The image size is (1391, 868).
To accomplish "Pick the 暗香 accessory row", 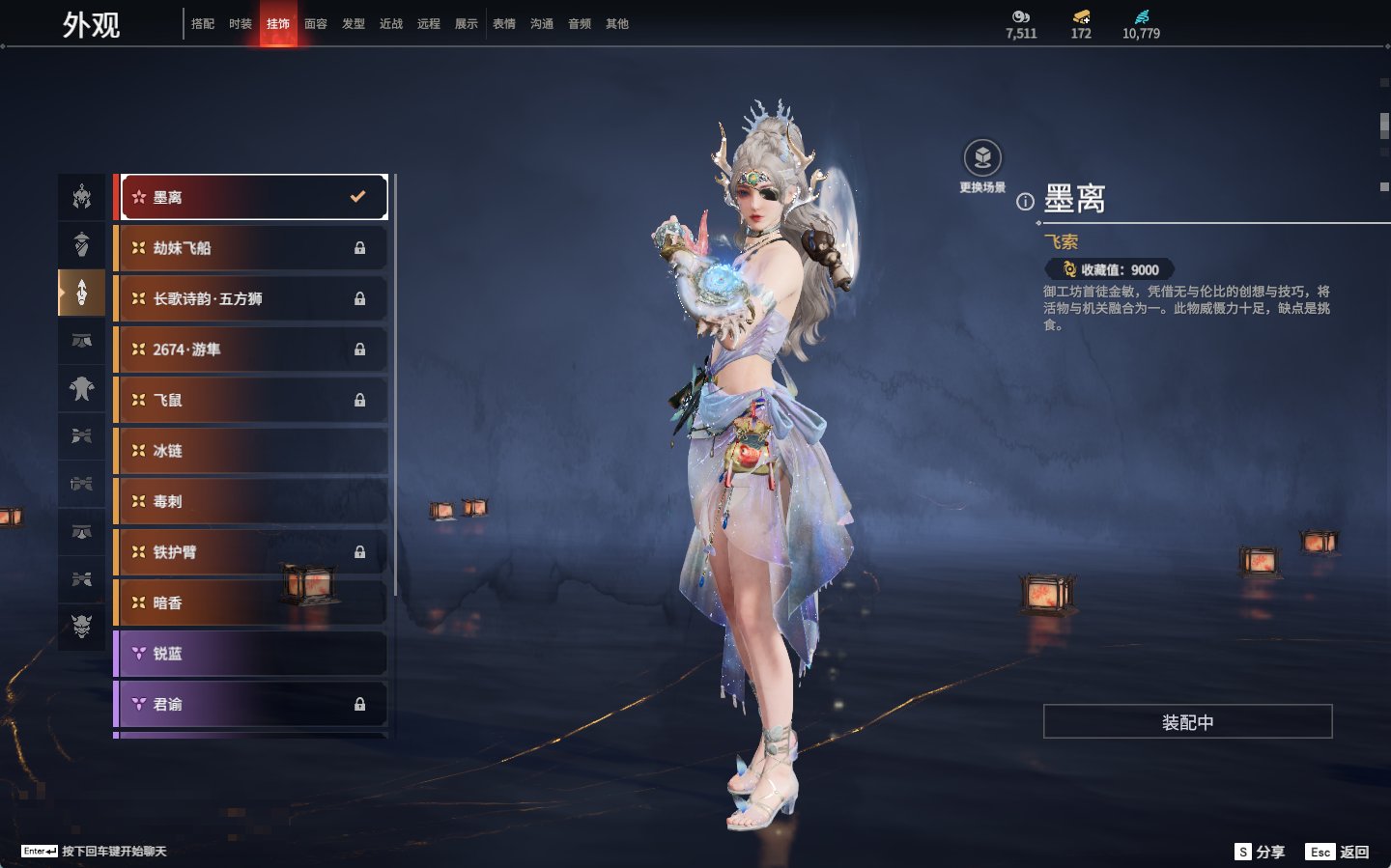I will point(251,602).
